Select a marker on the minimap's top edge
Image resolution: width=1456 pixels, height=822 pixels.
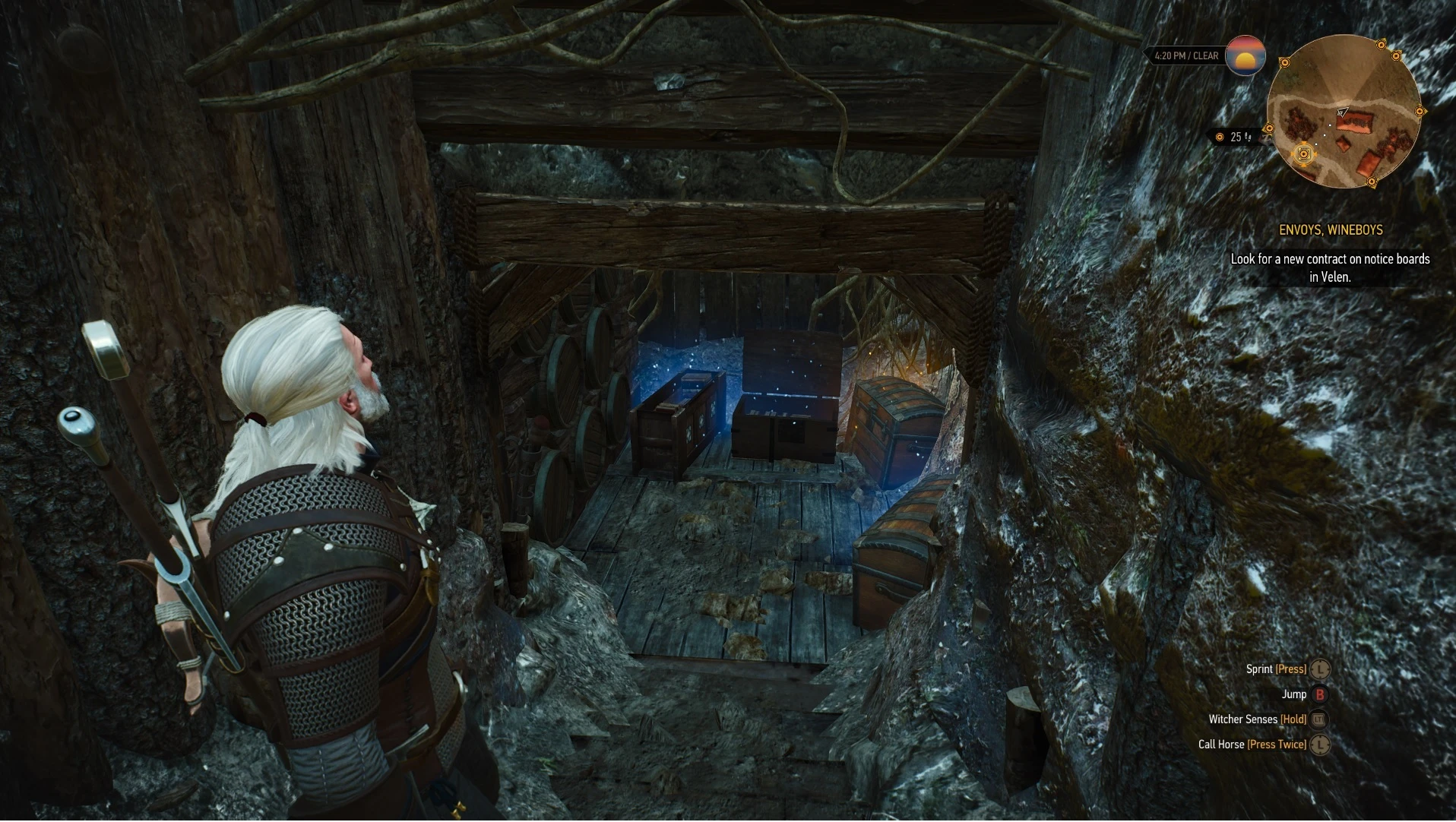pos(1381,46)
